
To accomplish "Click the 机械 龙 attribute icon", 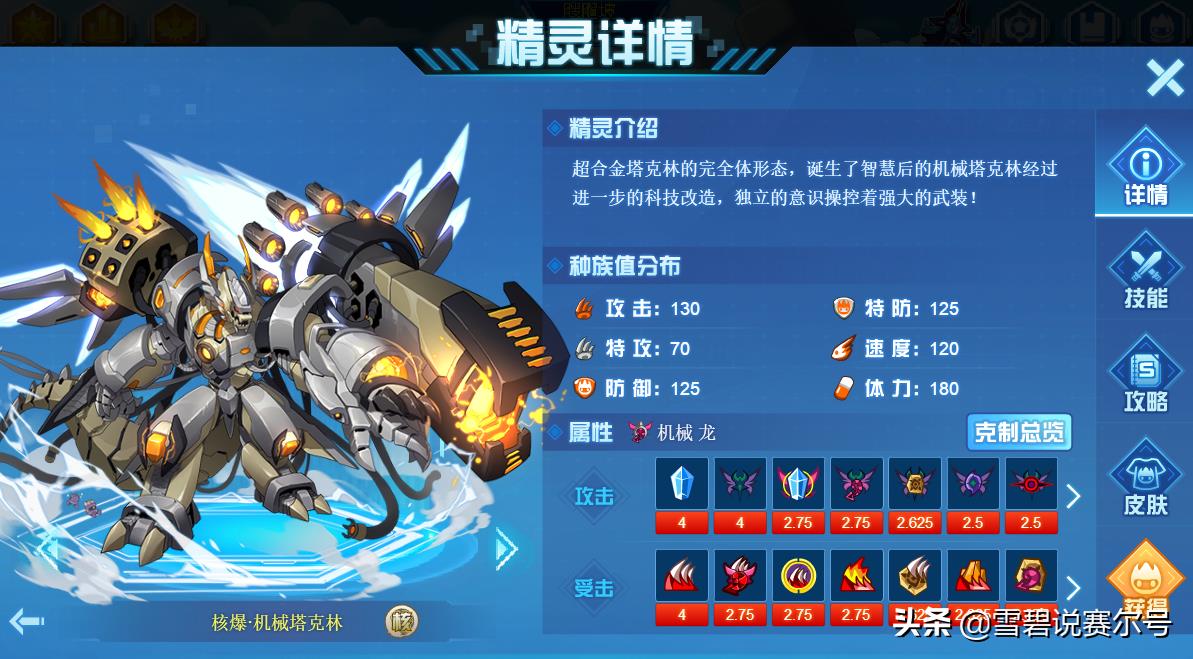I will pyautogui.click(x=640, y=433).
